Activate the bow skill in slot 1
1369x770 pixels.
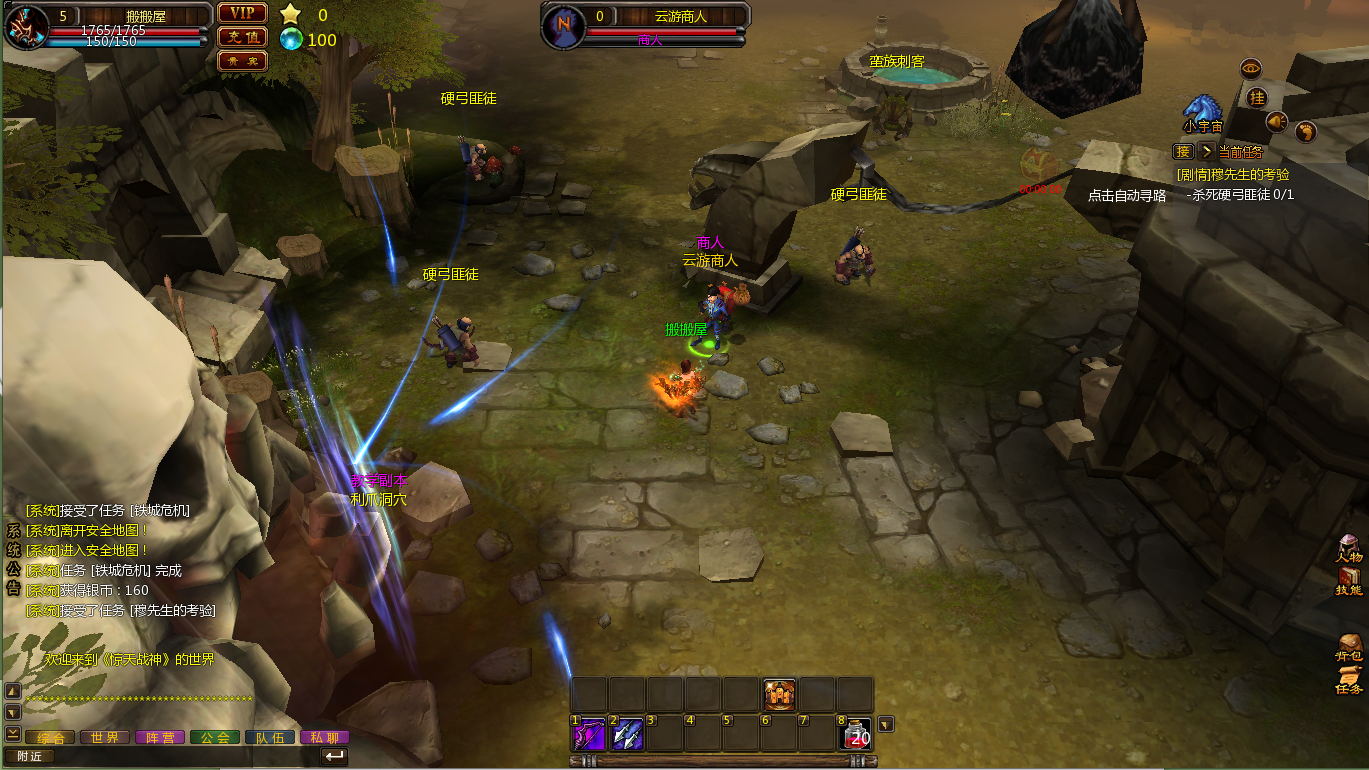click(x=588, y=735)
